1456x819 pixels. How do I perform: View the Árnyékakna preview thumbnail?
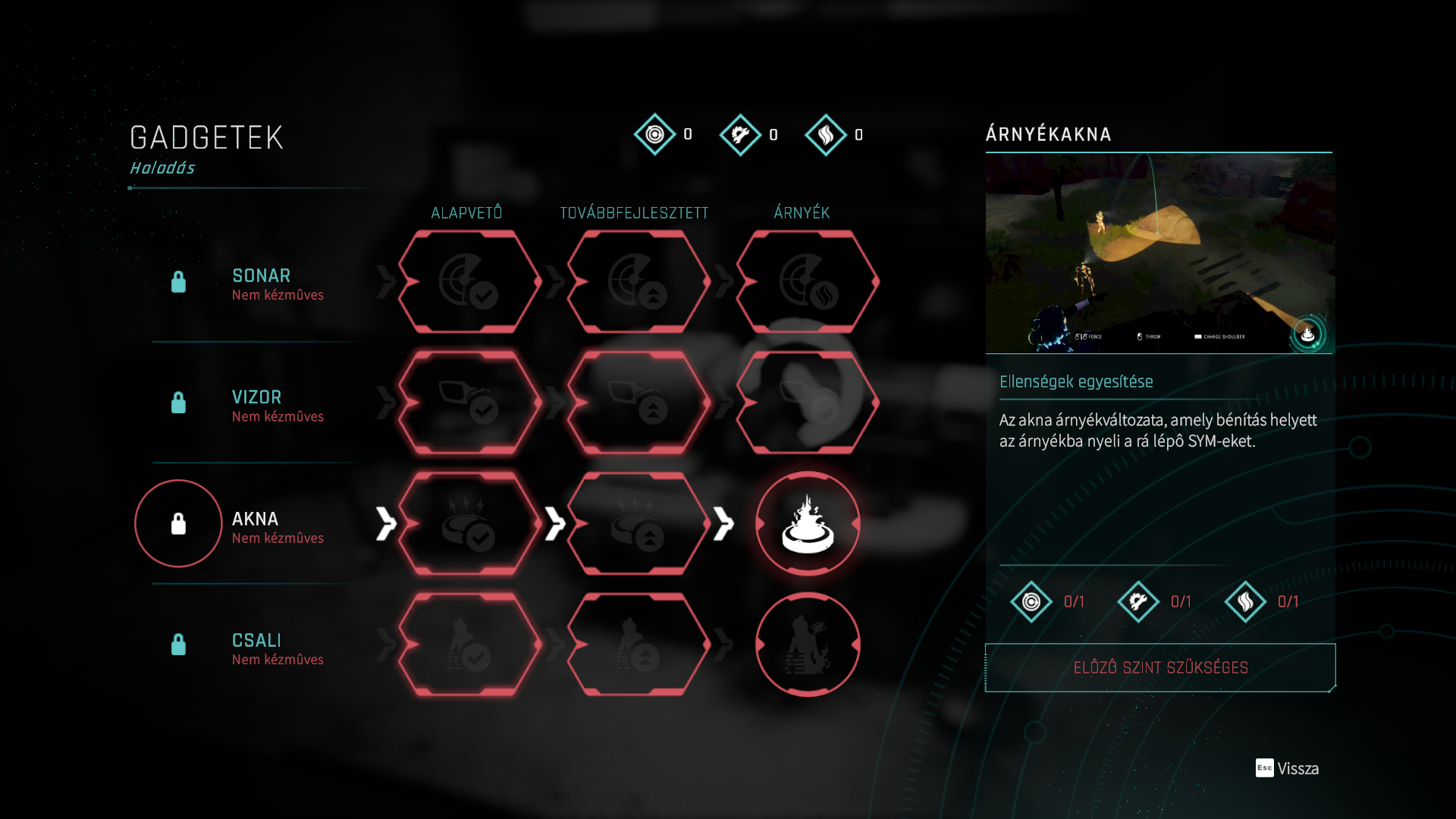[1159, 253]
